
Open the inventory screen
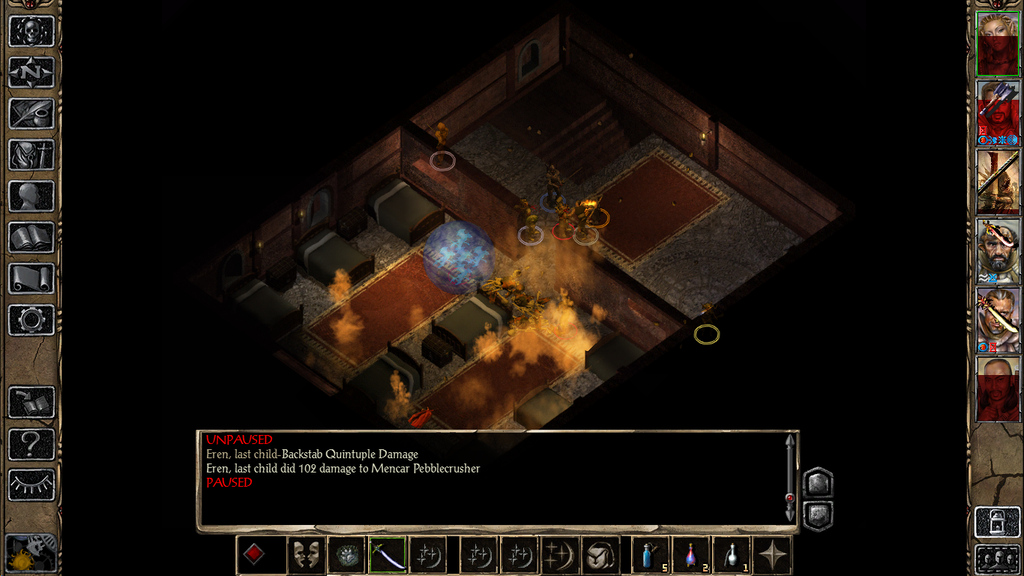[31, 155]
